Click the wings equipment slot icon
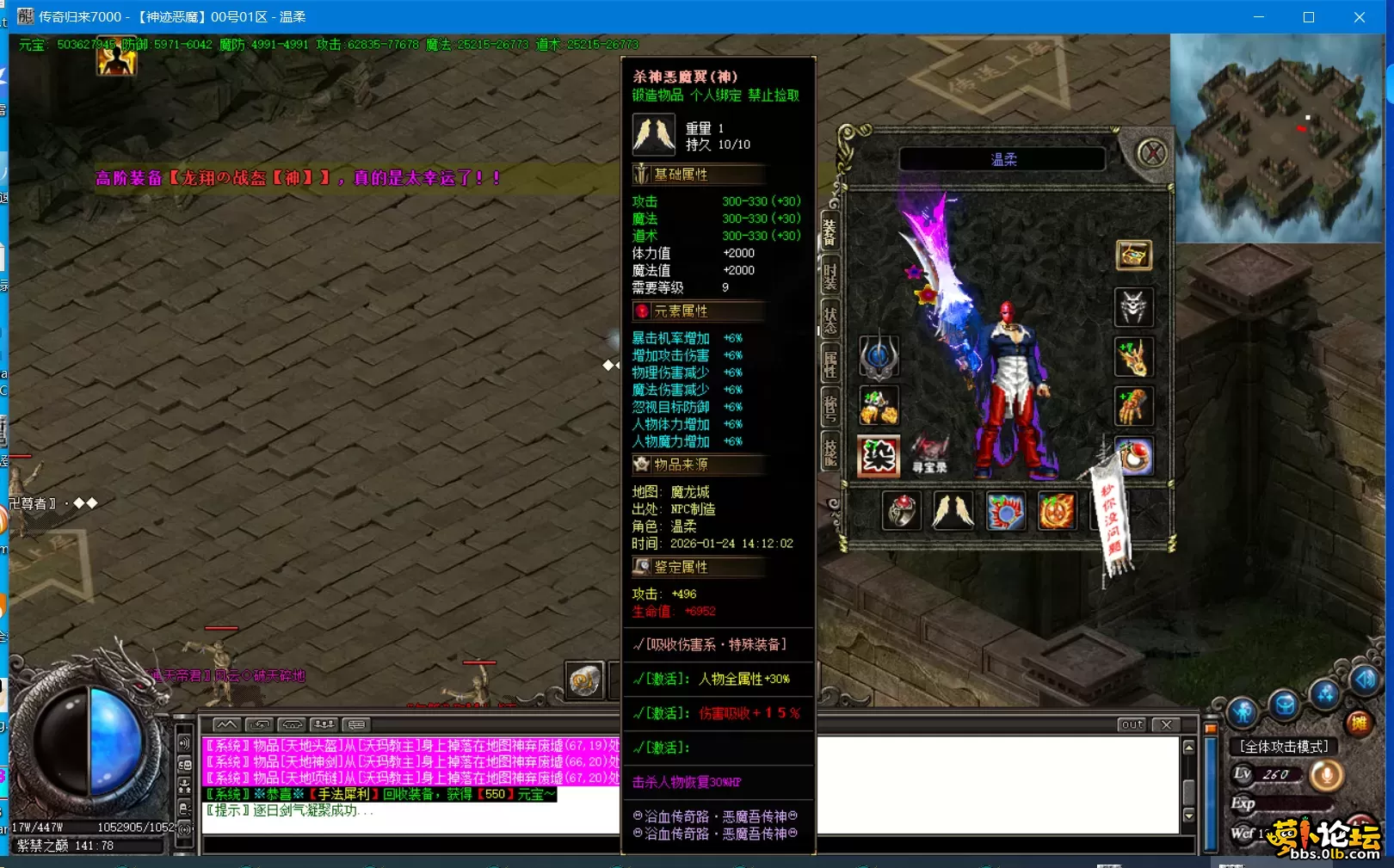 click(953, 509)
